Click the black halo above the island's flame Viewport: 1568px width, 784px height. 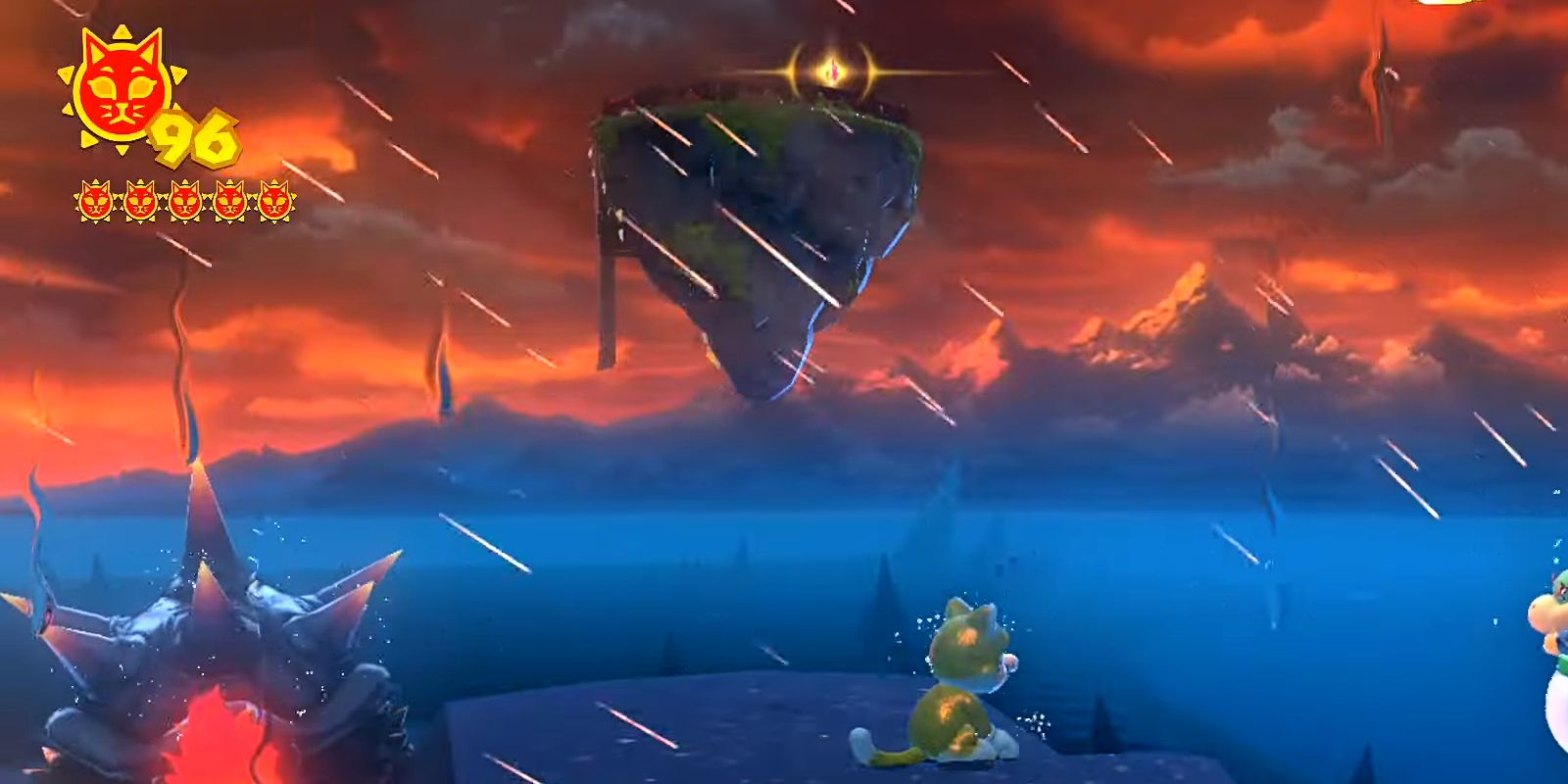(832, 44)
